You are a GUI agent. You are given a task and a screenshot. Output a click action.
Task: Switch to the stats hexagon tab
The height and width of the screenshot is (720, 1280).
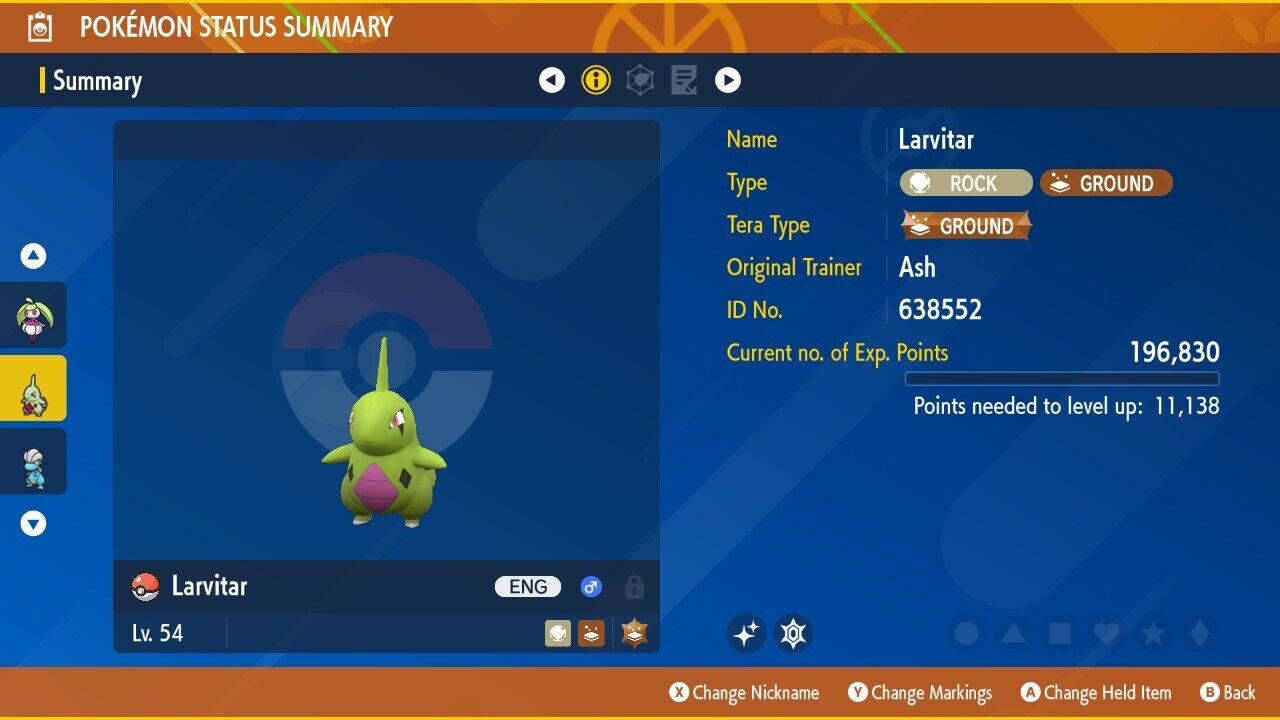tap(640, 80)
